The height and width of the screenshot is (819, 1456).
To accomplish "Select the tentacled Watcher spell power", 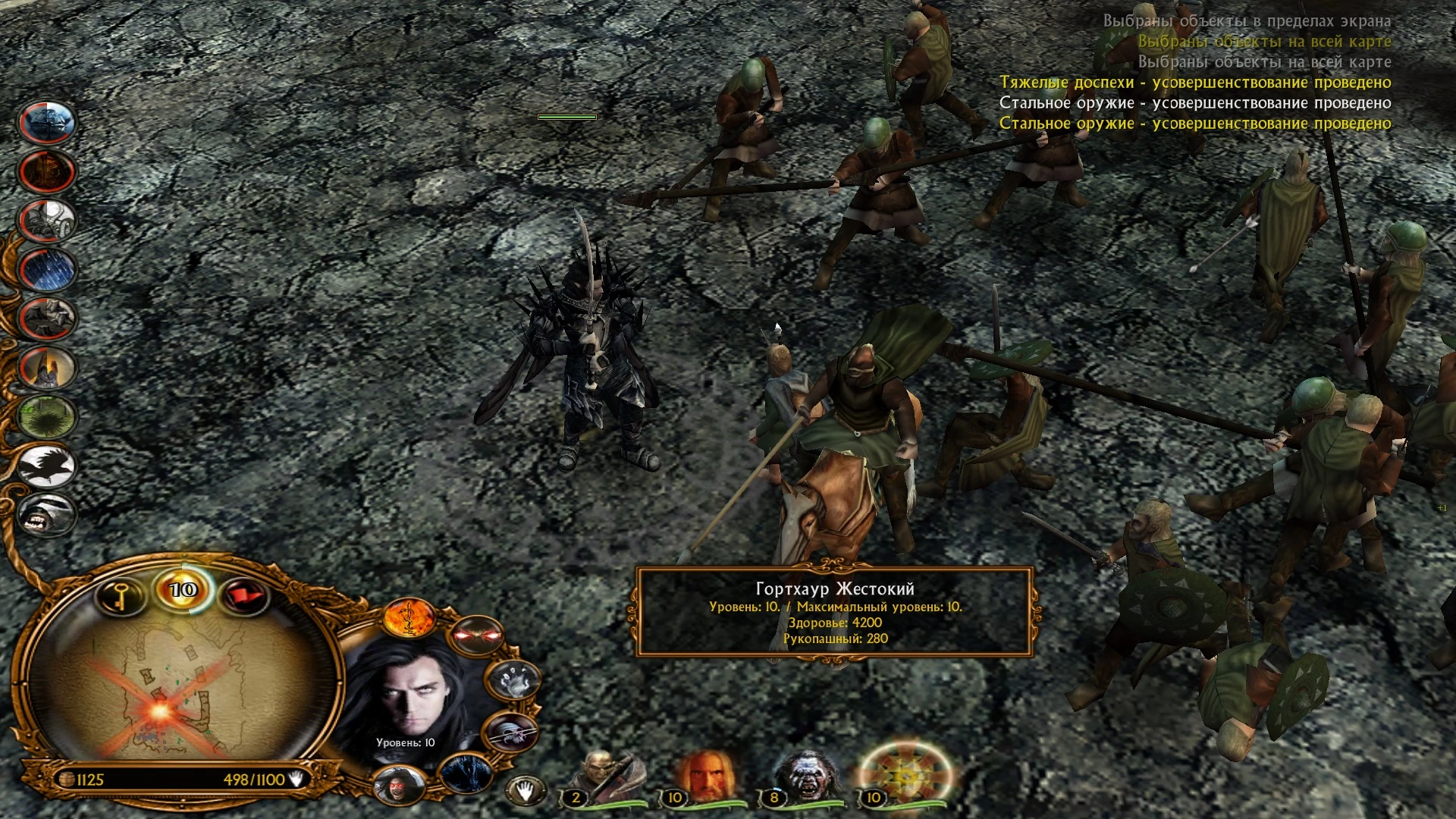I will pyautogui.click(x=45, y=219).
